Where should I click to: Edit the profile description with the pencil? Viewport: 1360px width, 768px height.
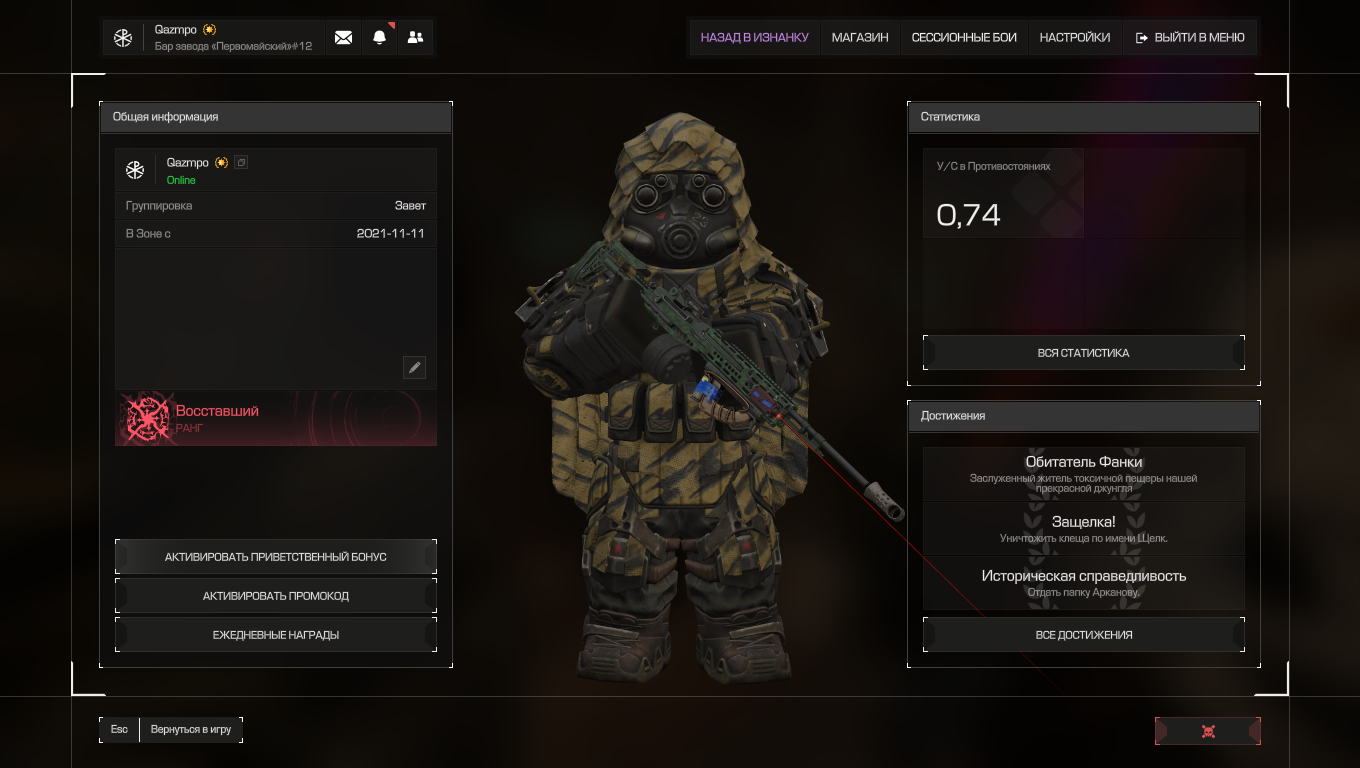click(414, 367)
